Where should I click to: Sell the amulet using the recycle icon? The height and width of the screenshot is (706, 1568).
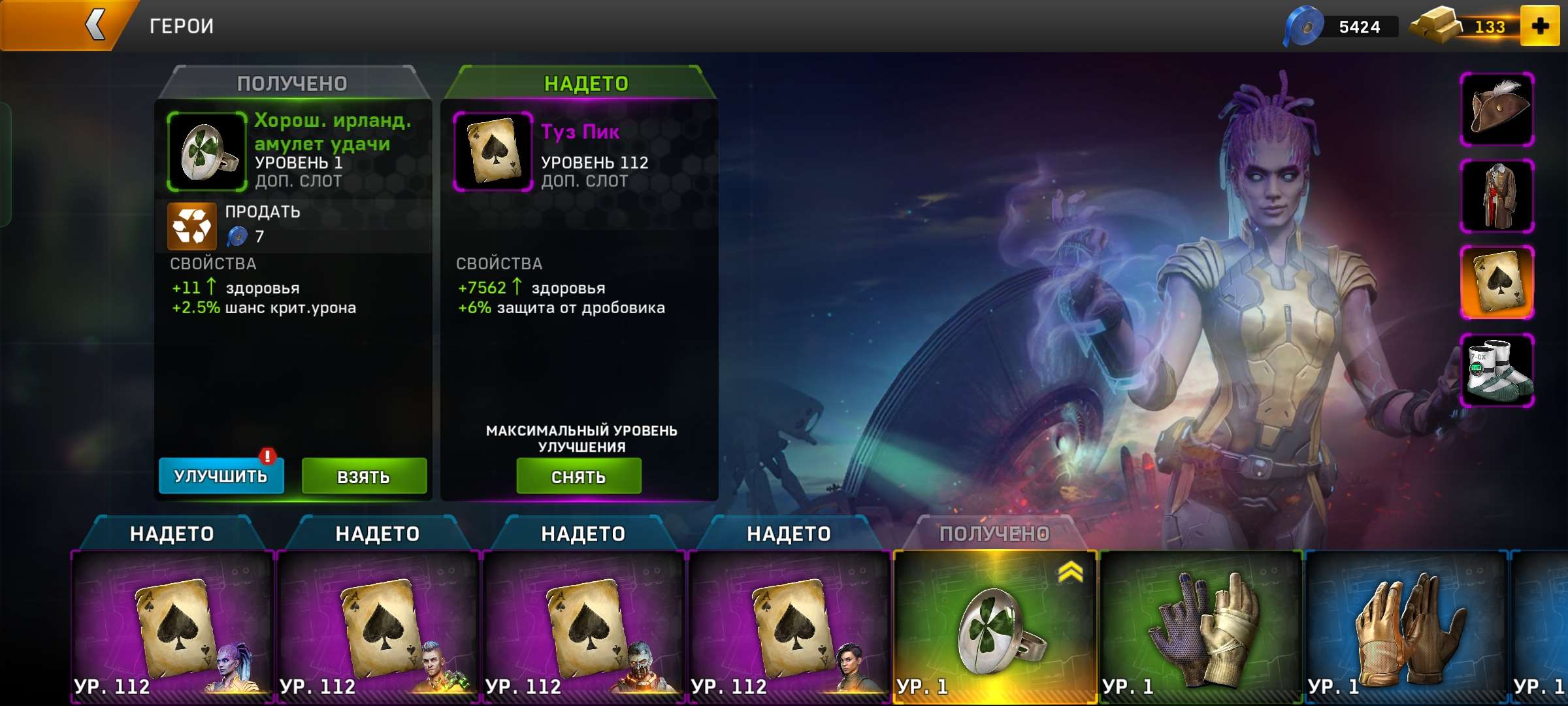click(x=191, y=226)
